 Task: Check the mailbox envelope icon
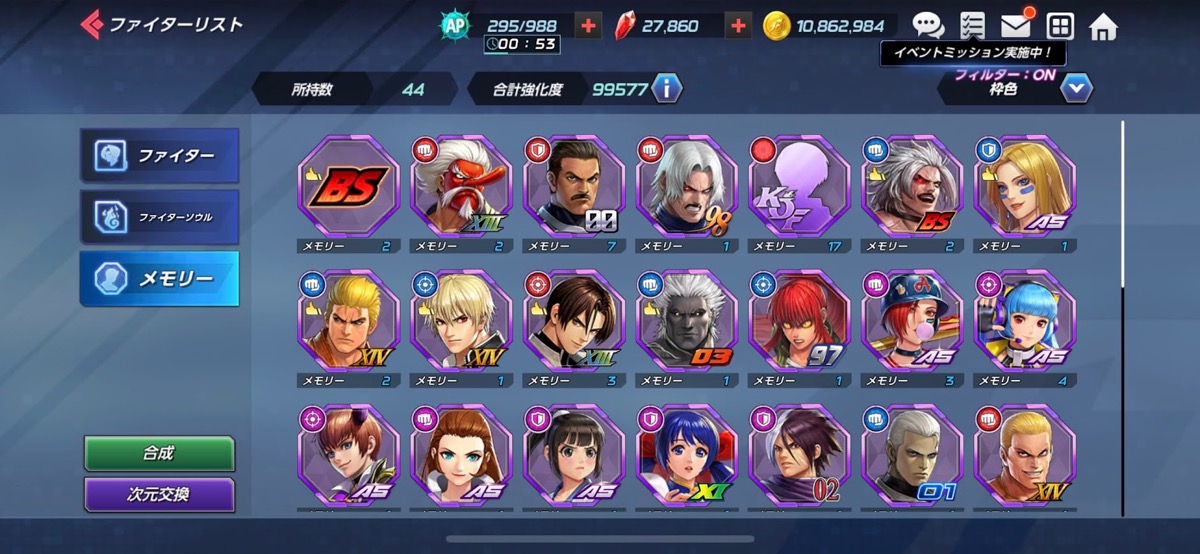click(x=1016, y=26)
